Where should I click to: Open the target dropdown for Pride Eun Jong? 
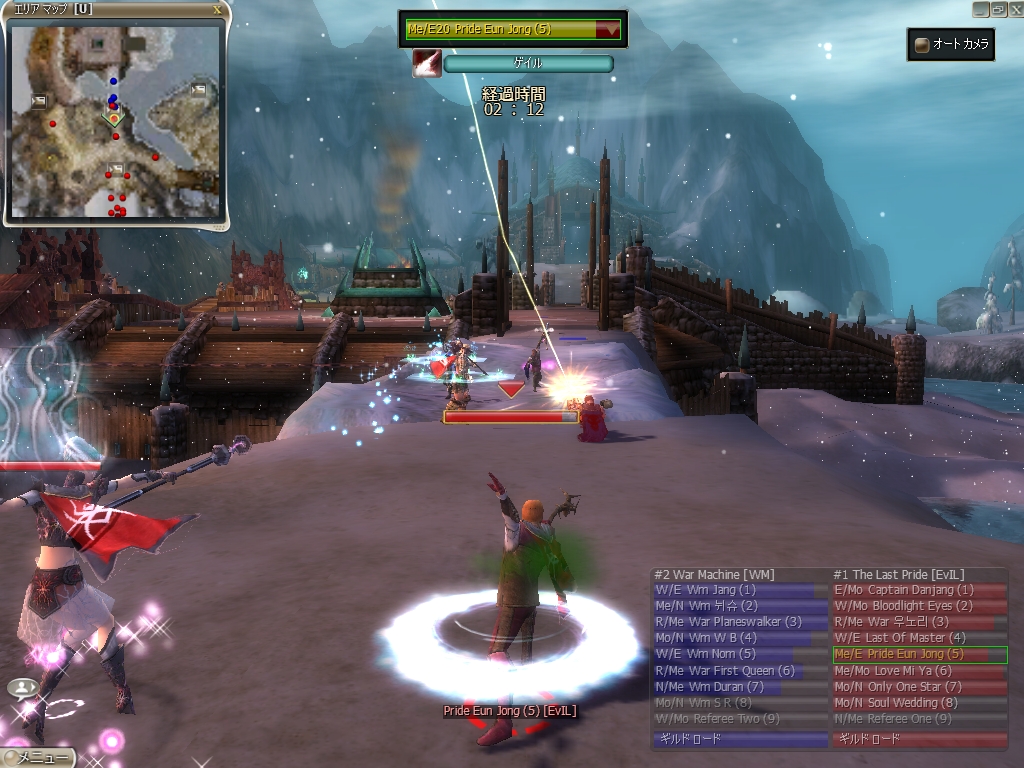(607, 30)
